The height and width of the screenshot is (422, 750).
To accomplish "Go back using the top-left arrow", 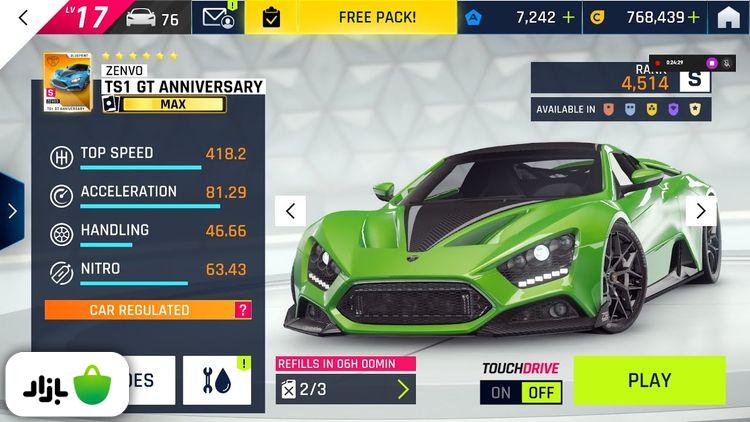I will (x=23, y=17).
